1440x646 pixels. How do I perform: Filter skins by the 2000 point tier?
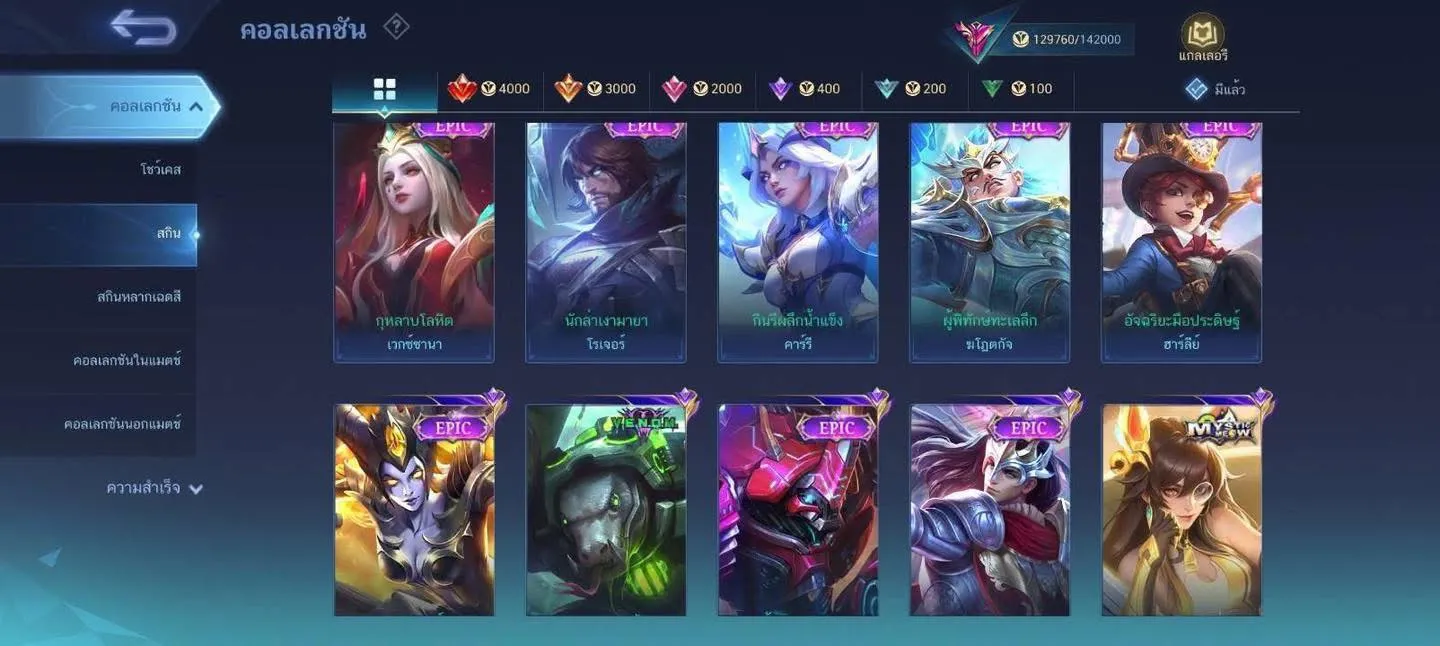point(702,89)
